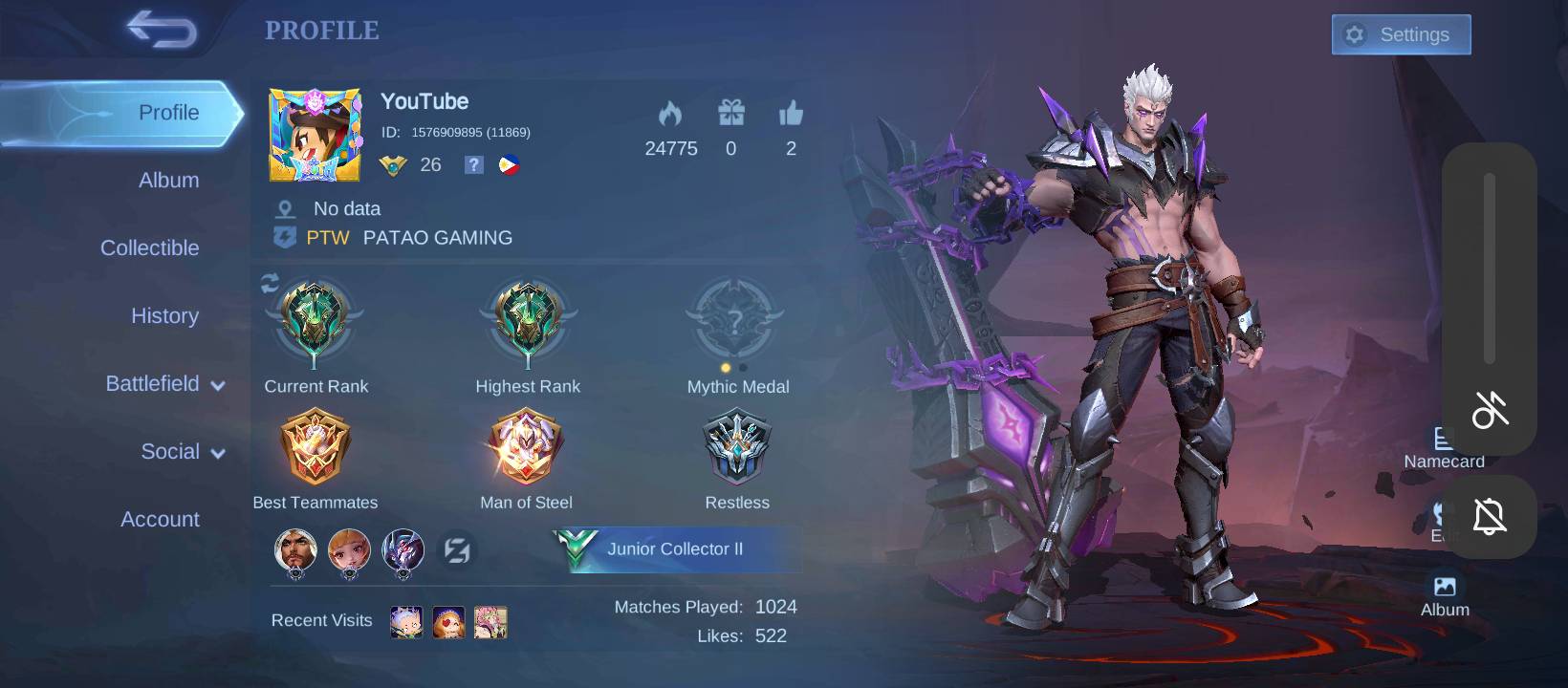Expand the Social section

pyautogui.click(x=182, y=451)
